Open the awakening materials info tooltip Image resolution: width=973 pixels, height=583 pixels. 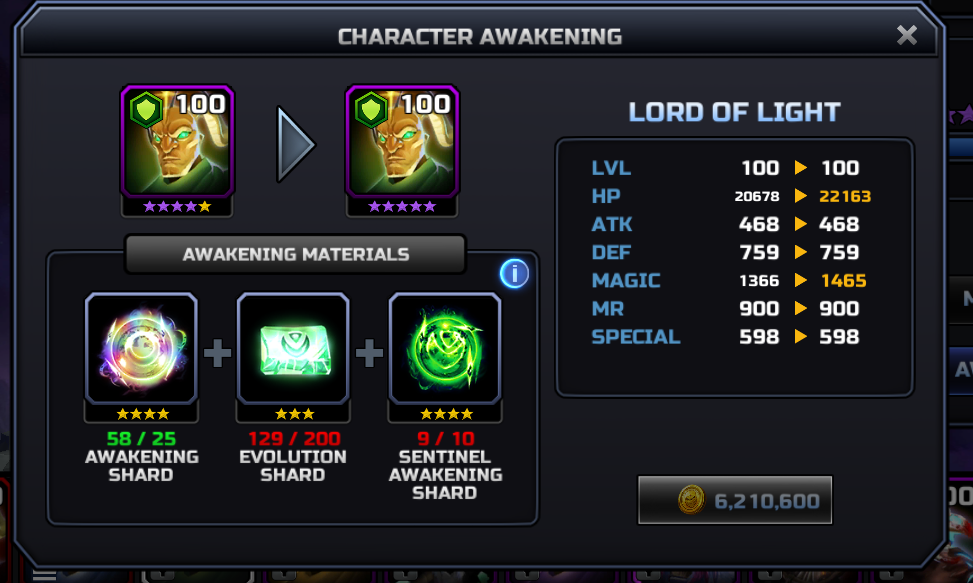pyautogui.click(x=514, y=273)
